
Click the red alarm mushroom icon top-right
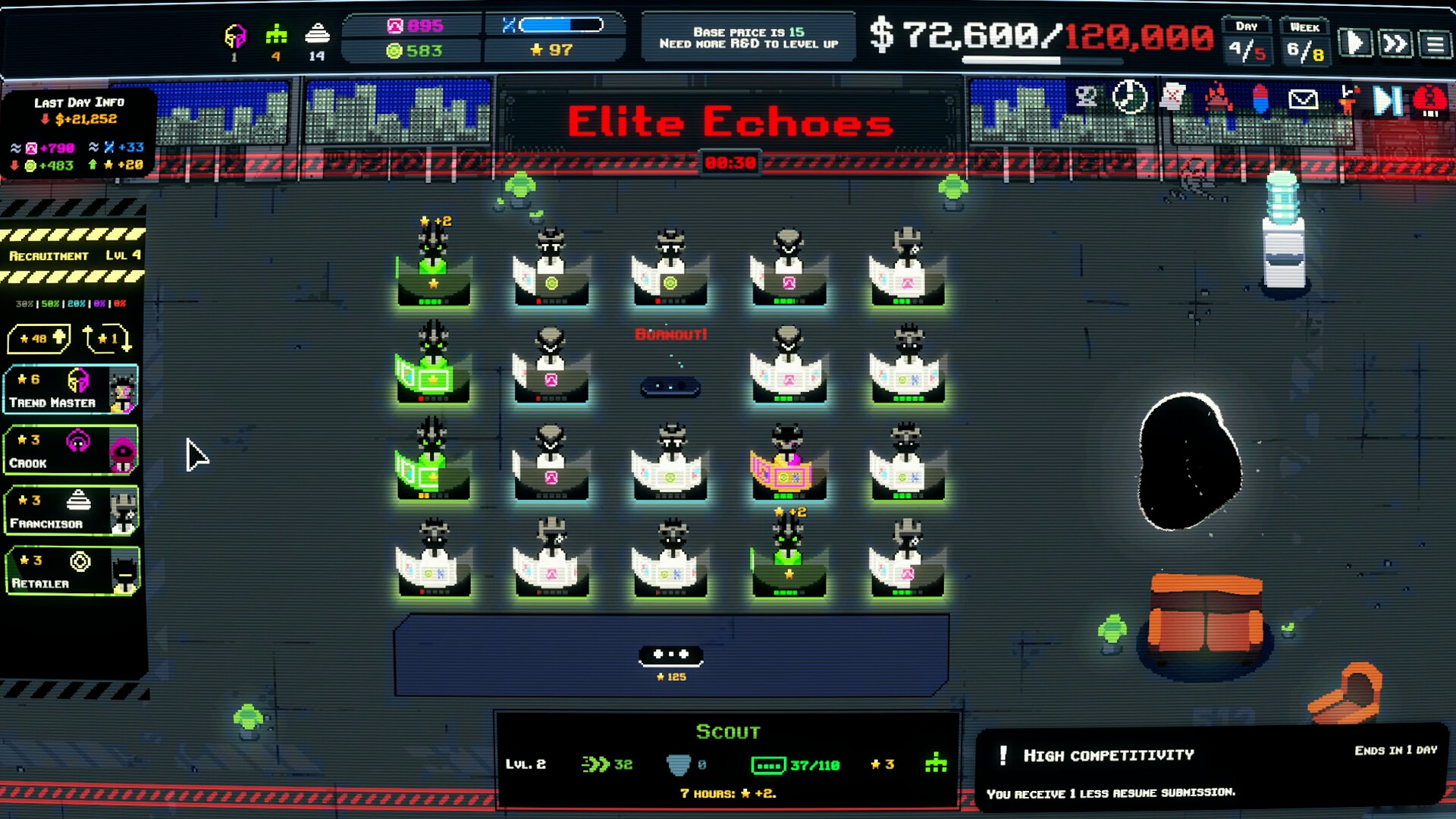click(1430, 99)
